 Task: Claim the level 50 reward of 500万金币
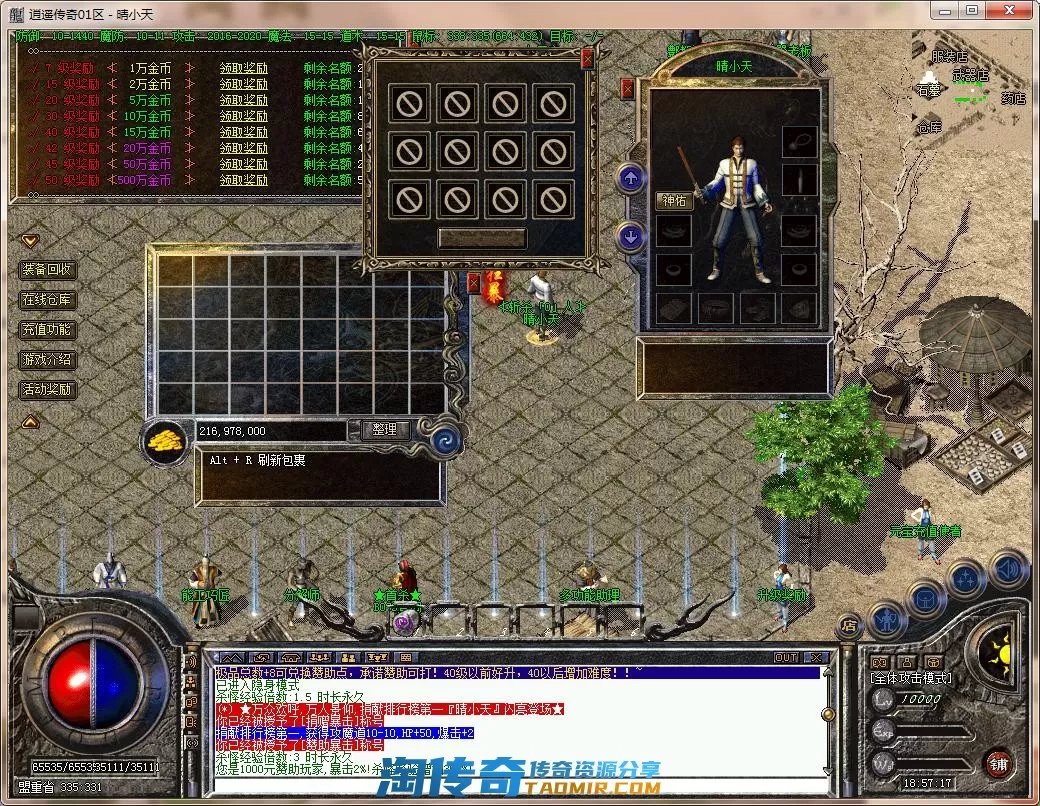tap(244, 180)
